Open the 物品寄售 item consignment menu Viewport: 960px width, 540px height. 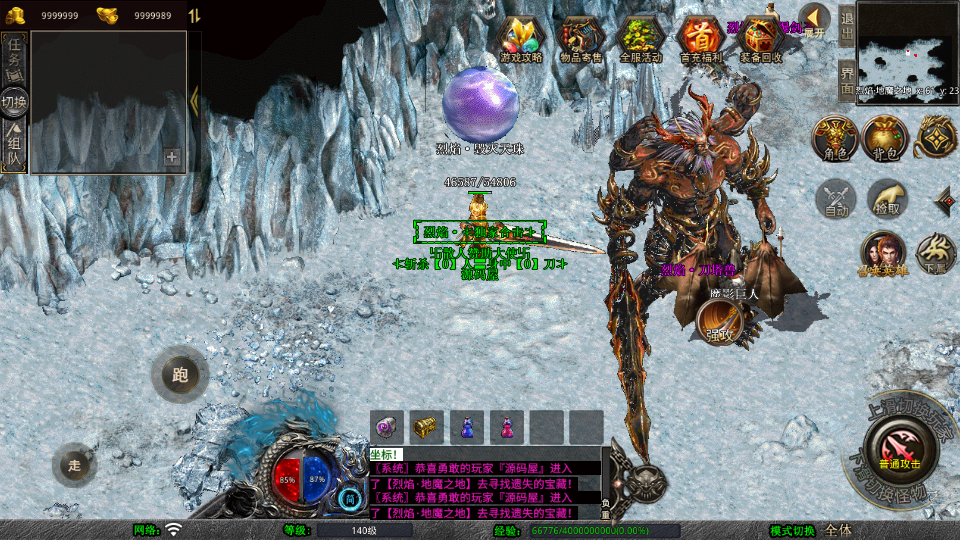(x=581, y=40)
